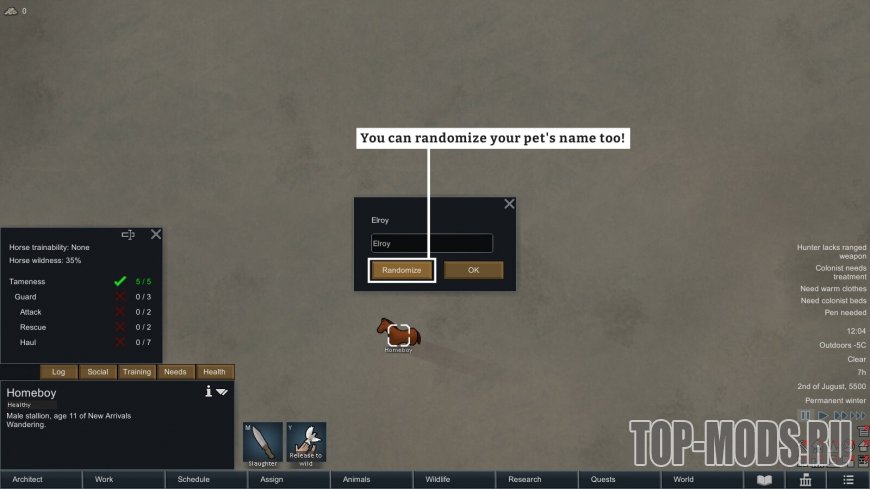View the Health tab
The image size is (870, 489).
pos(215,372)
